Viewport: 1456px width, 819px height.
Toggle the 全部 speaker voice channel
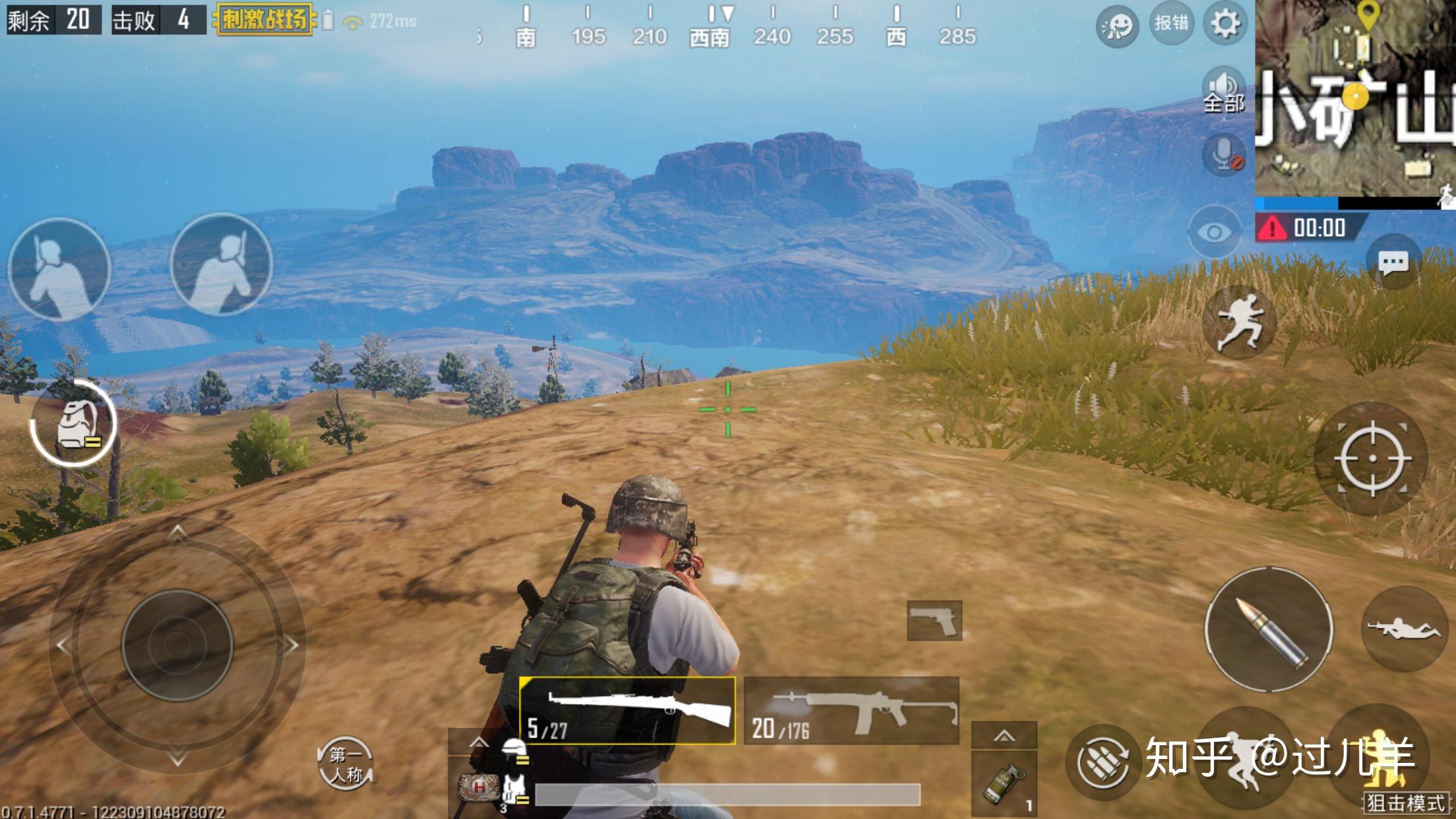[x=1224, y=92]
